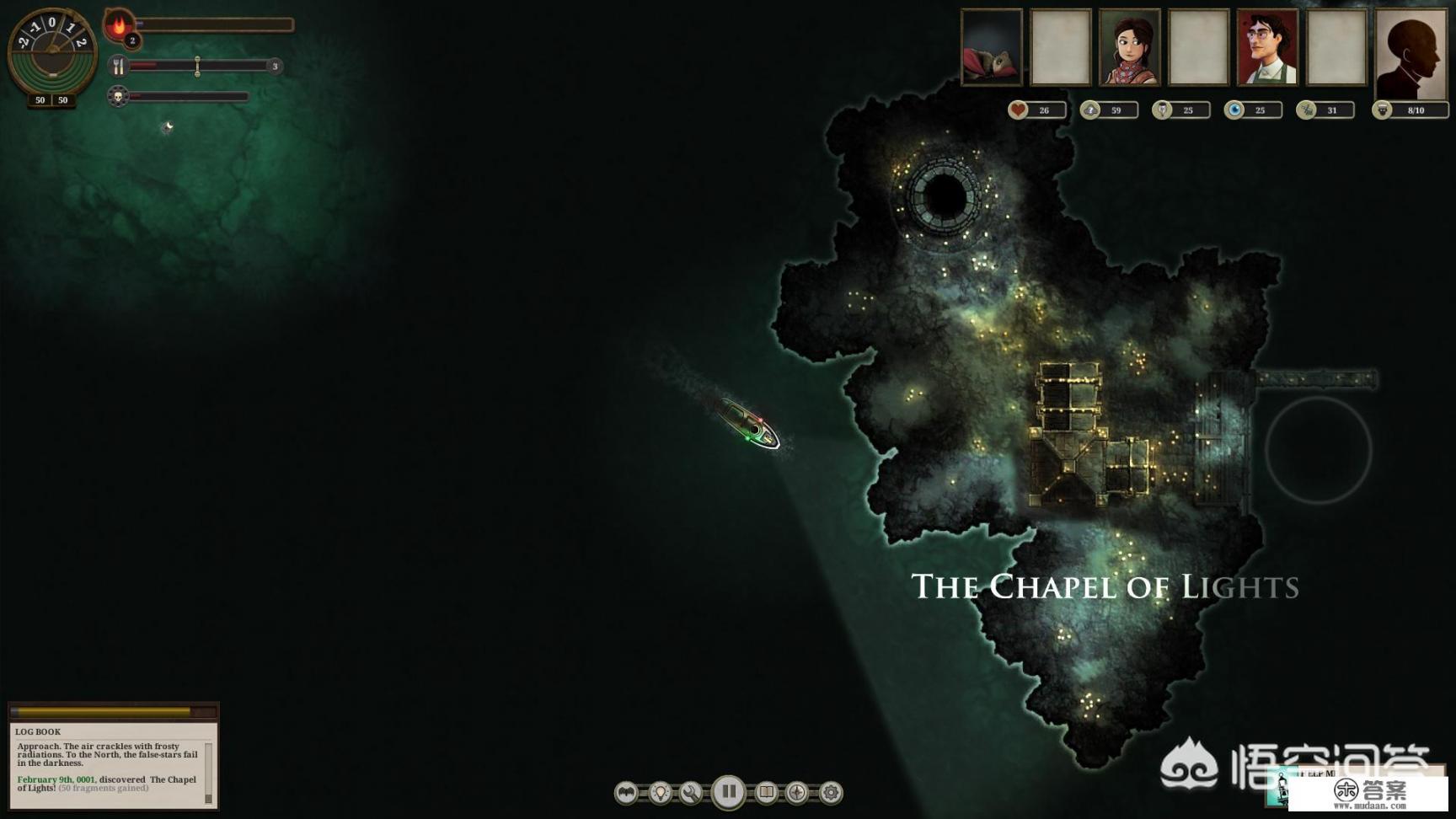This screenshot has height=819, width=1456.
Task: Toggle the ship's gas lamps
Action: click(661, 792)
